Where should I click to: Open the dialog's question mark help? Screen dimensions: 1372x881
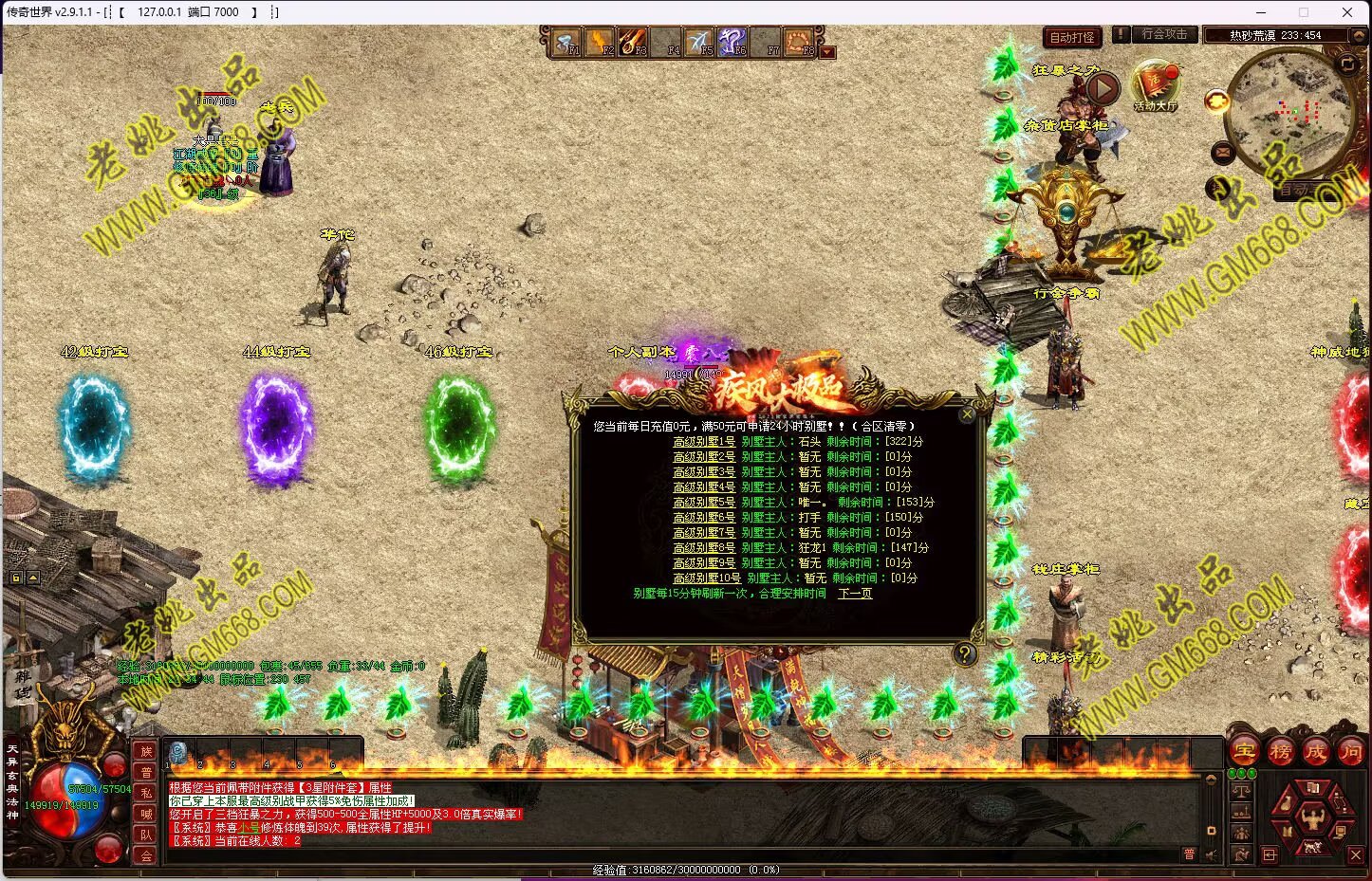[964, 653]
